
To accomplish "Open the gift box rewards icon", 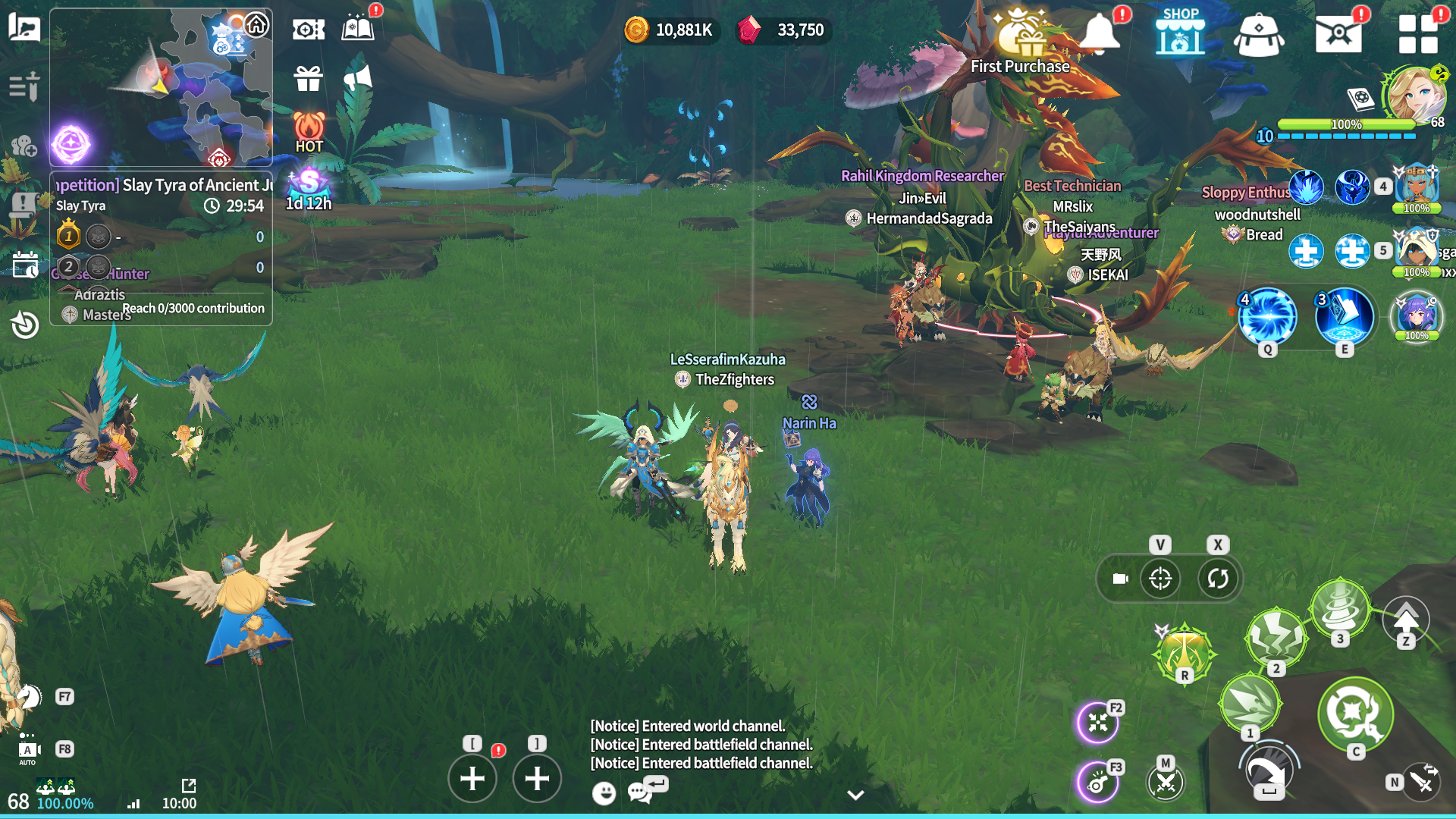I will (309, 78).
